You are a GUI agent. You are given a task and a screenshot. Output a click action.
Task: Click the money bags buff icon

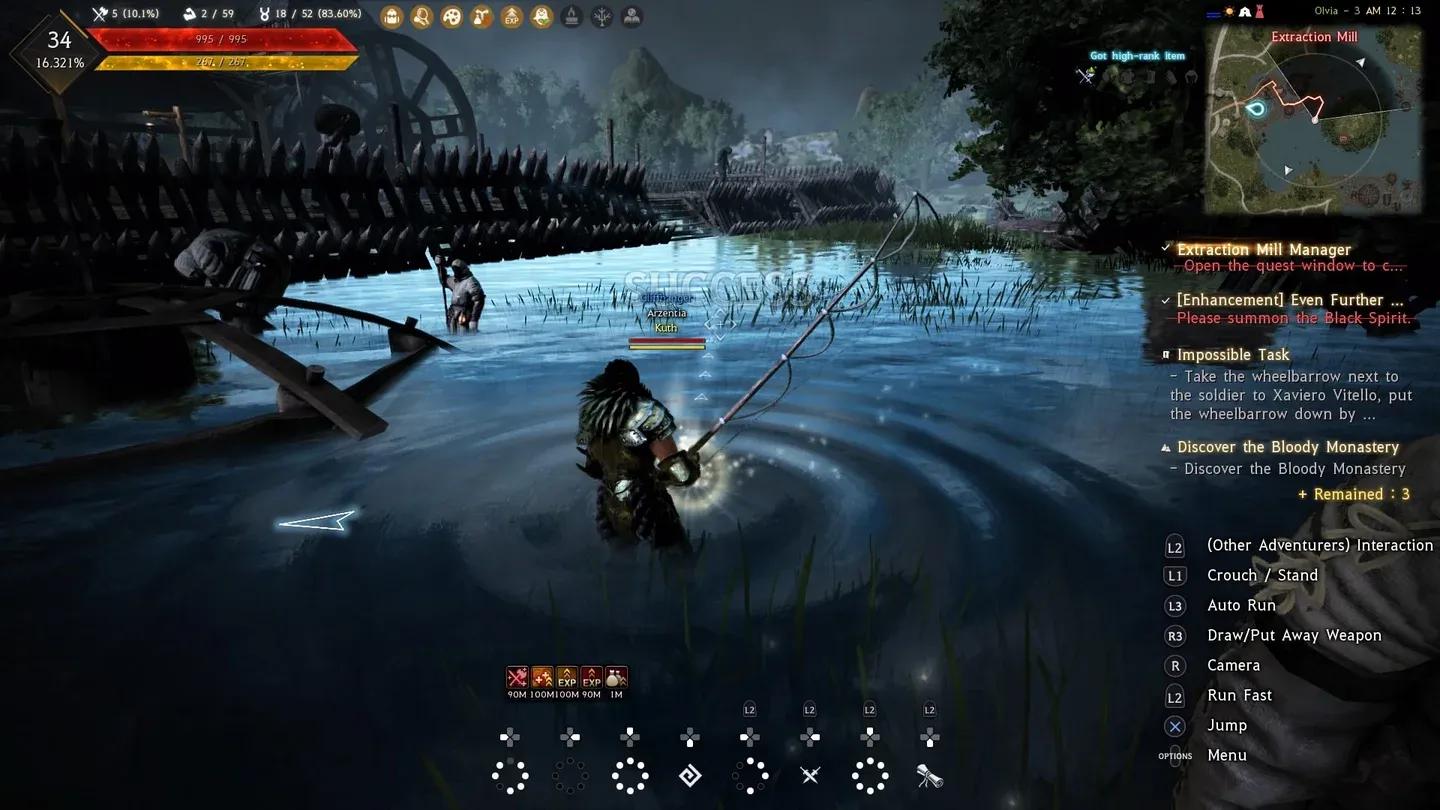616,677
